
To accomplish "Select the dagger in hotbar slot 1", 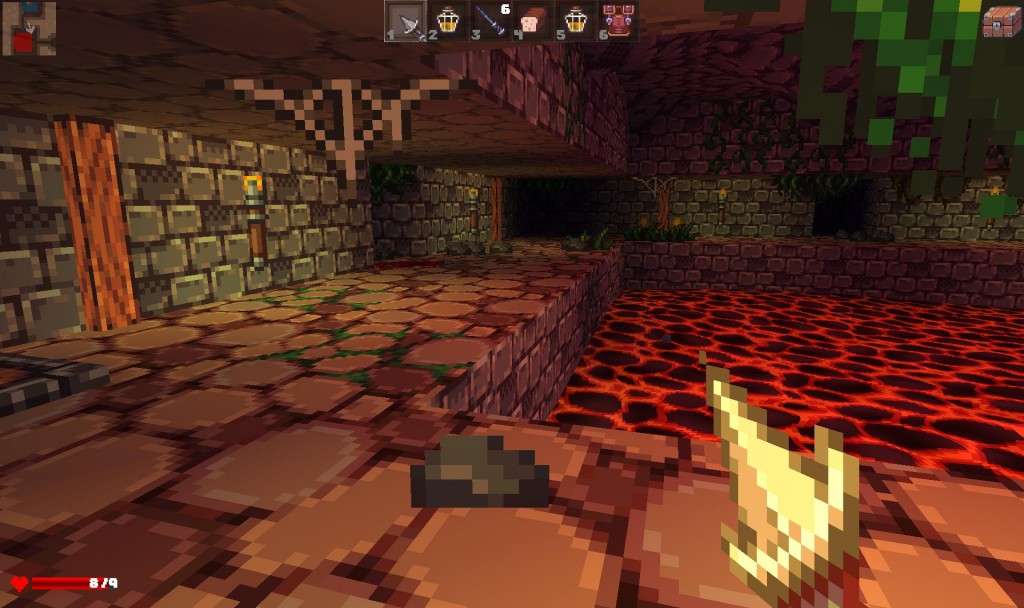I will click(x=405, y=21).
